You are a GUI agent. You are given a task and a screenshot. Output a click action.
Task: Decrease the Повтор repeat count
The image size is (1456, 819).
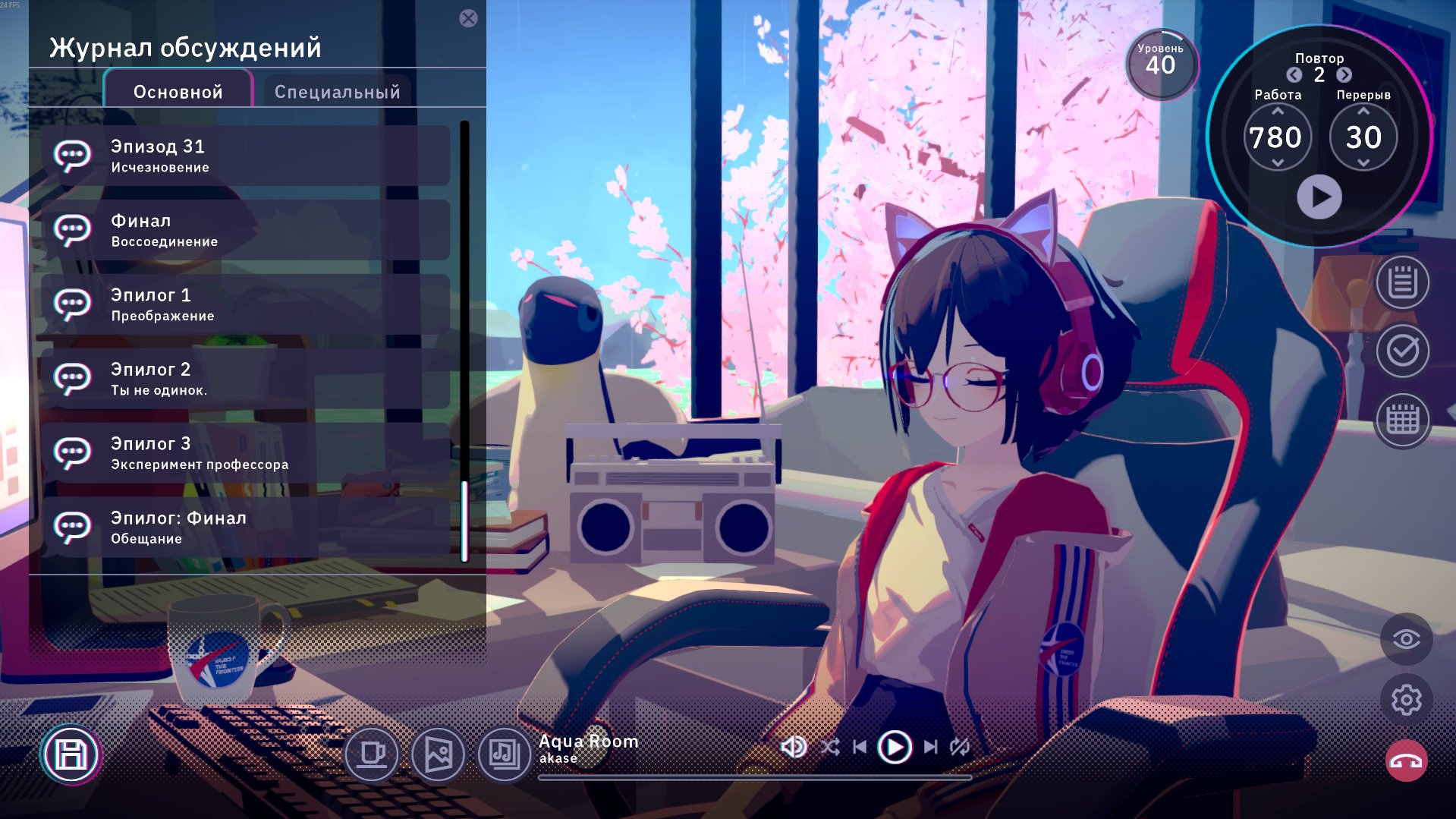(x=1294, y=74)
